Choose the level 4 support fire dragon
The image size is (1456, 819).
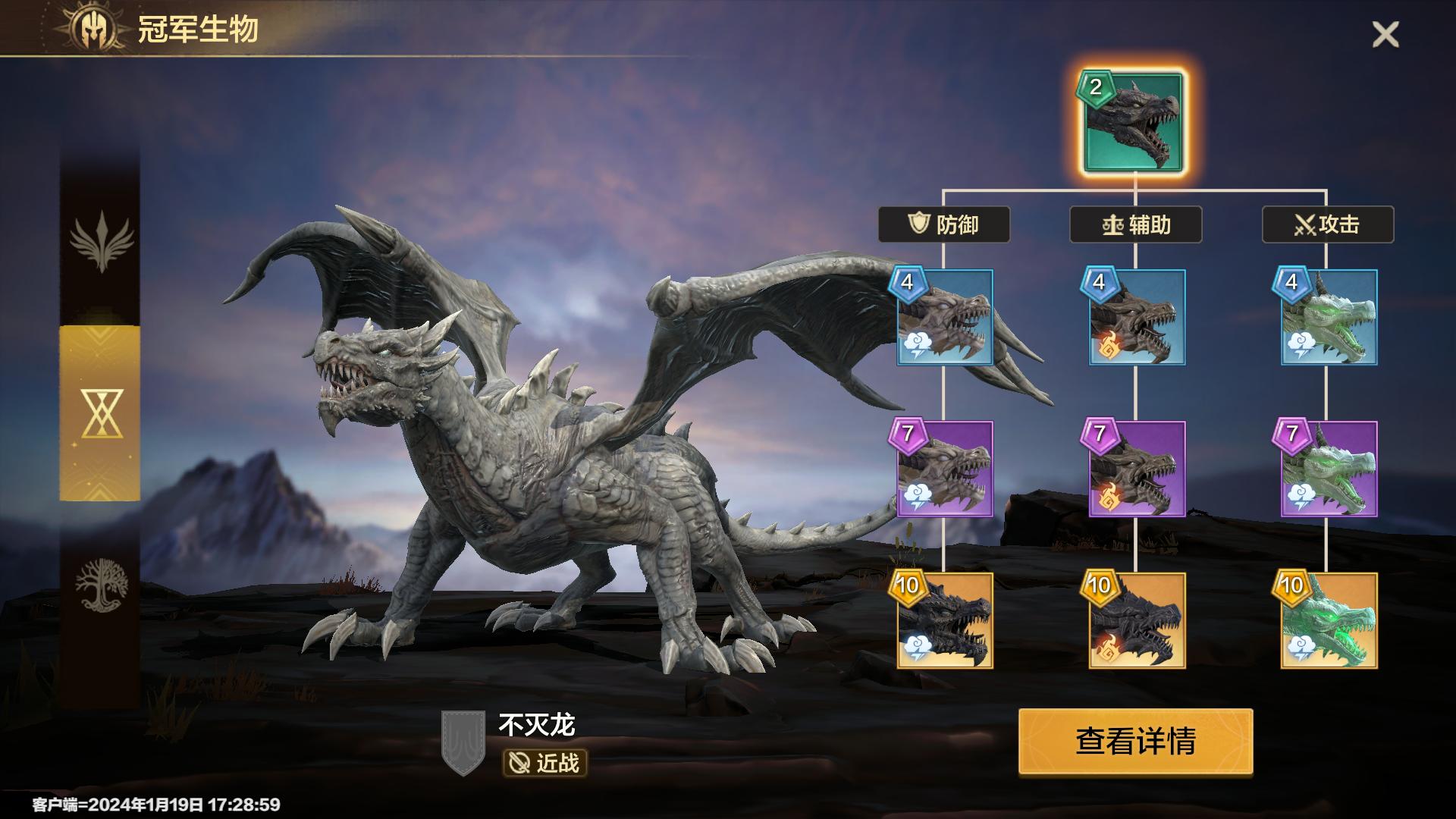coord(1136,317)
